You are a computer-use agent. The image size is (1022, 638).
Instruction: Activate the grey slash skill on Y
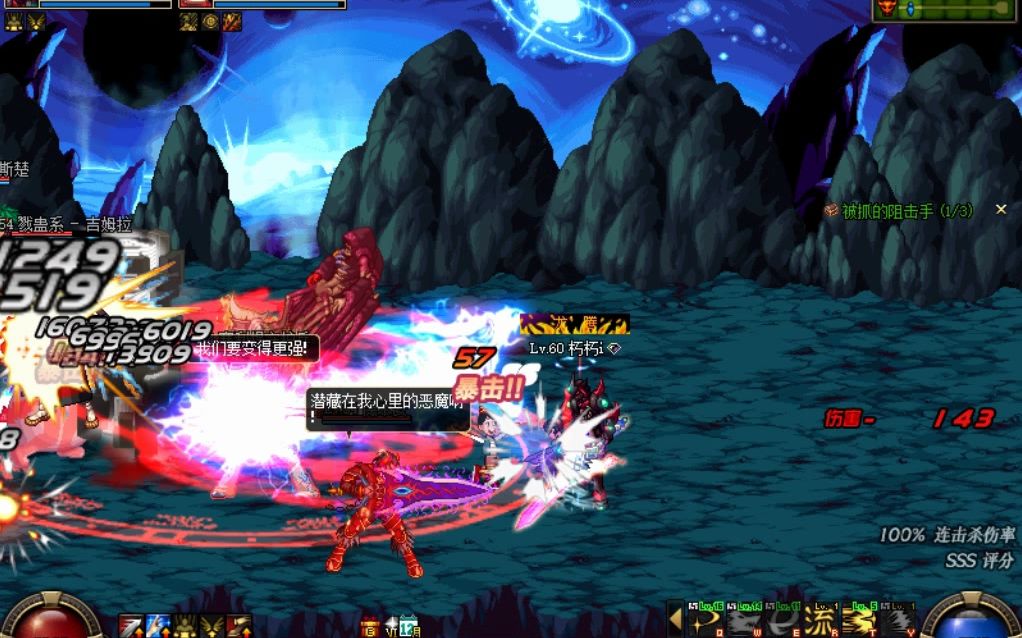(898, 621)
